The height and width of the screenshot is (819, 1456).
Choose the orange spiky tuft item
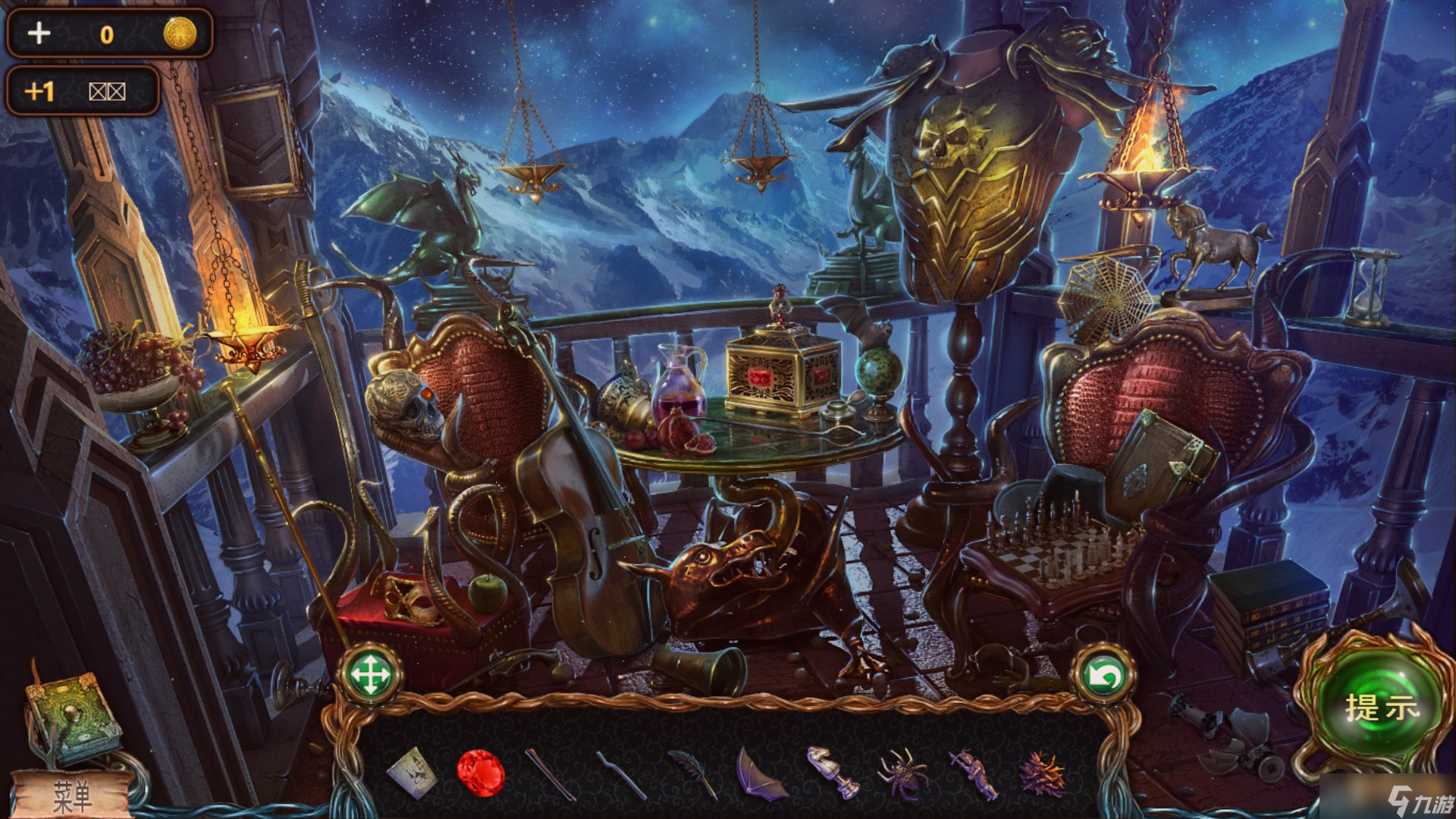tap(1043, 773)
